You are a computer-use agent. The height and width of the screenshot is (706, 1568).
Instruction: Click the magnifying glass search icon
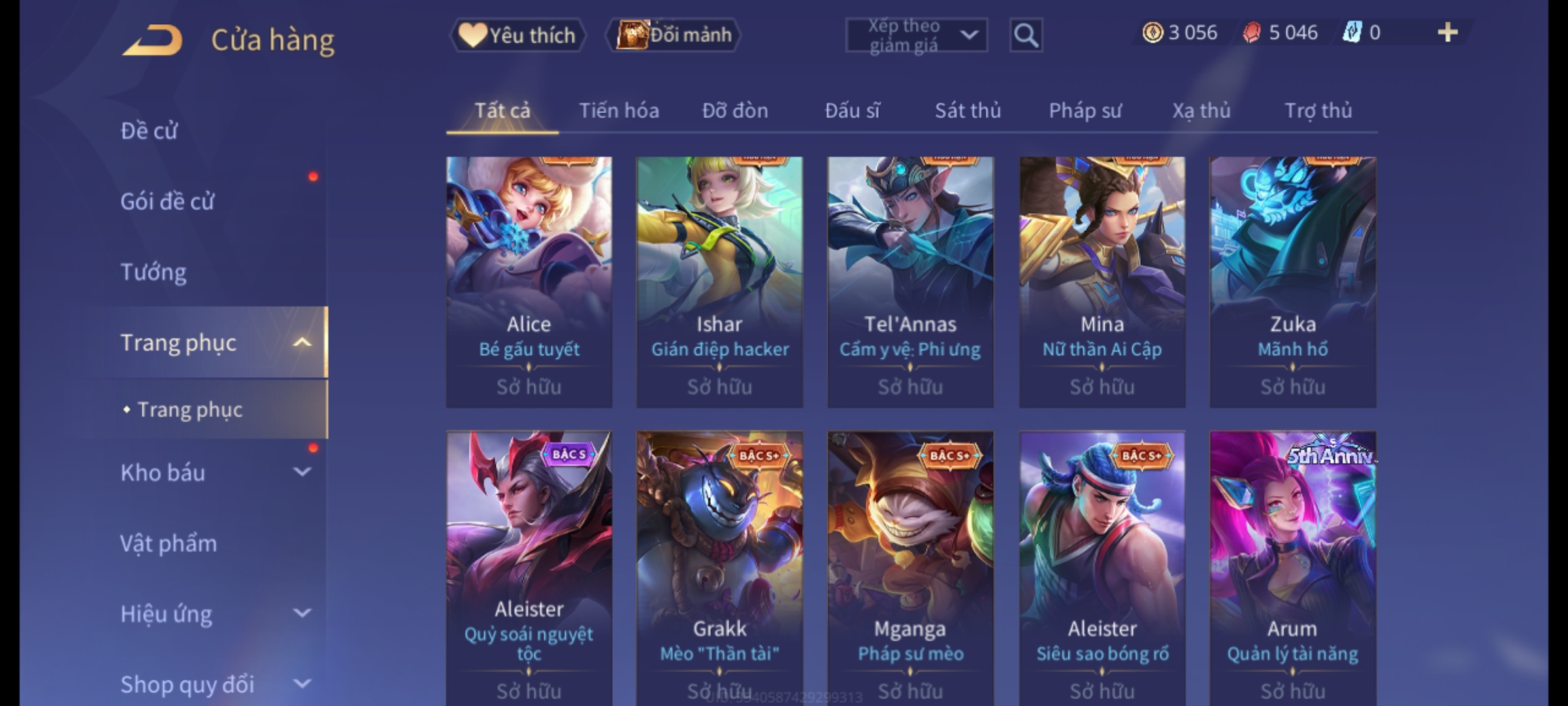pos(1026,35)
